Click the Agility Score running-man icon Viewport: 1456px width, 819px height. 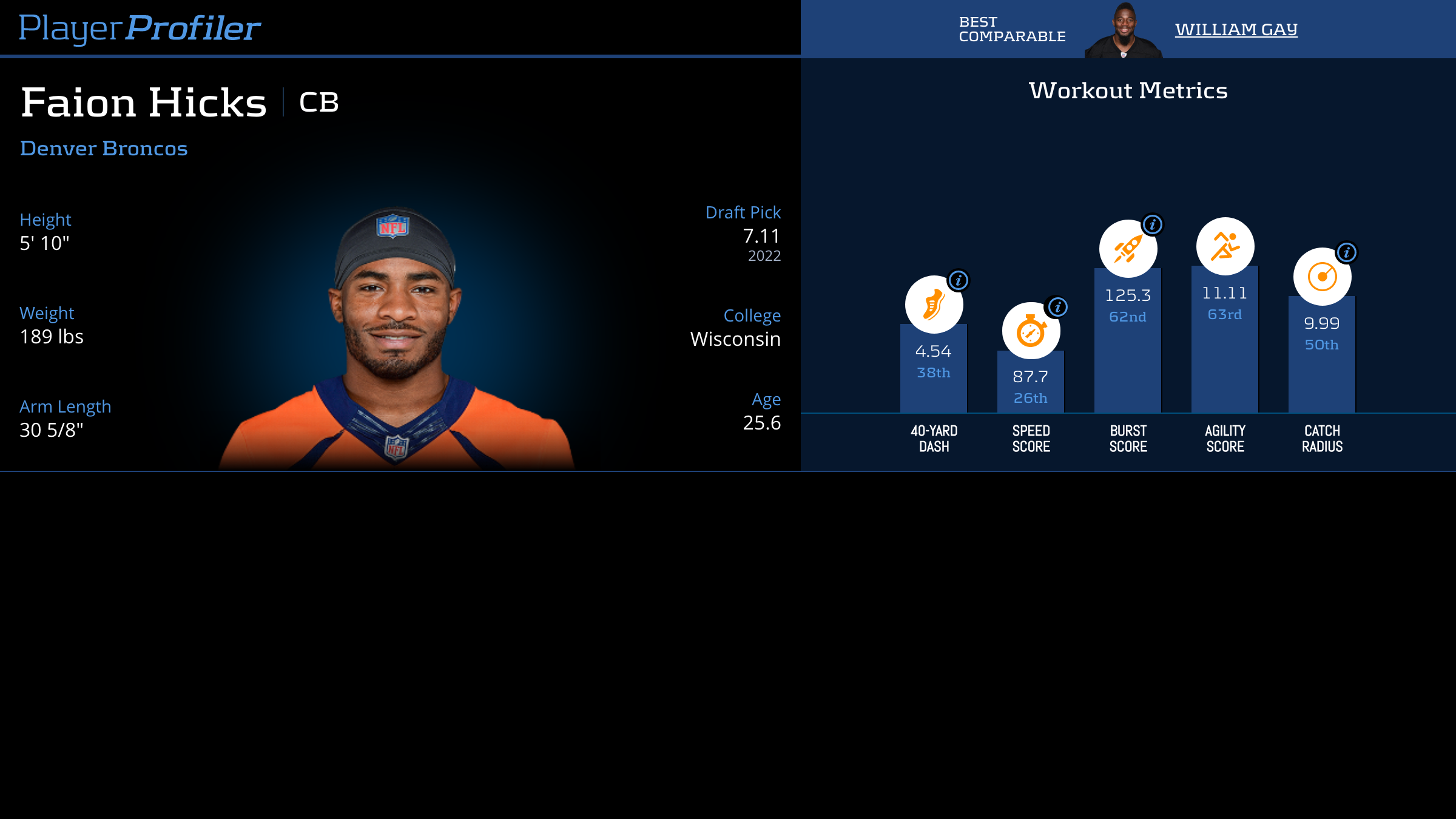tap(1225, 246)
